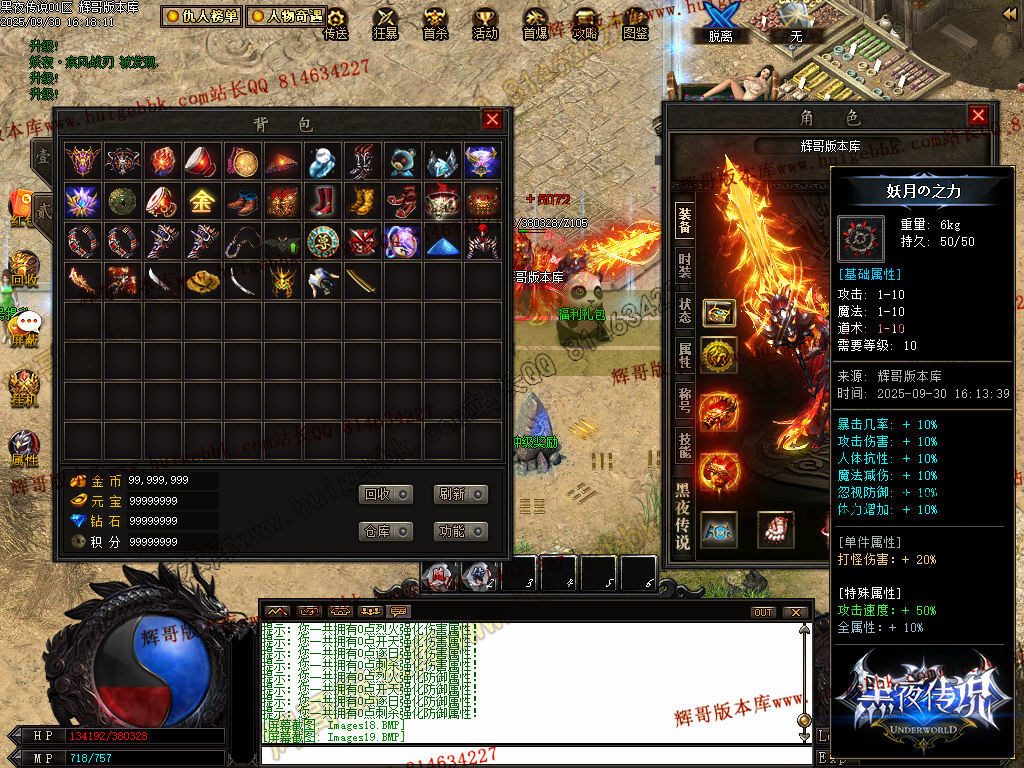Open the 人物奇遇 adventure button
1024x768 pixels.
[x=287, y=16]
